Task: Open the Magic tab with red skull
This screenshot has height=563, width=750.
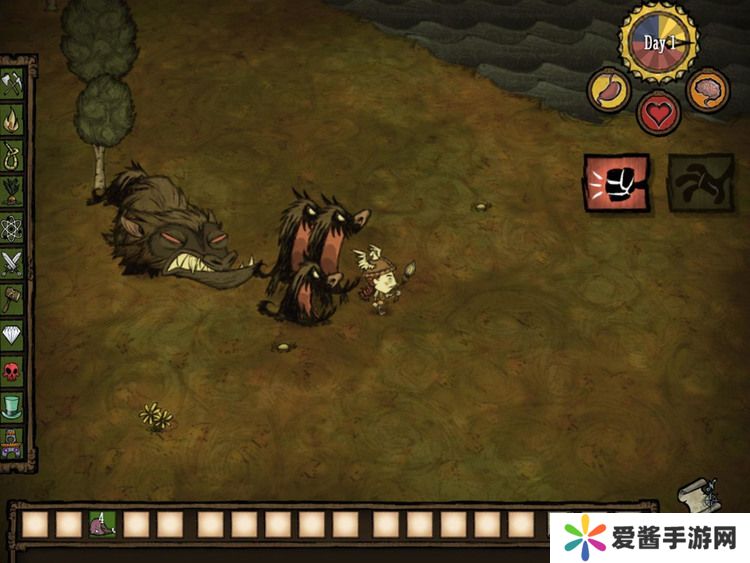Action: [x=13, y=371]
